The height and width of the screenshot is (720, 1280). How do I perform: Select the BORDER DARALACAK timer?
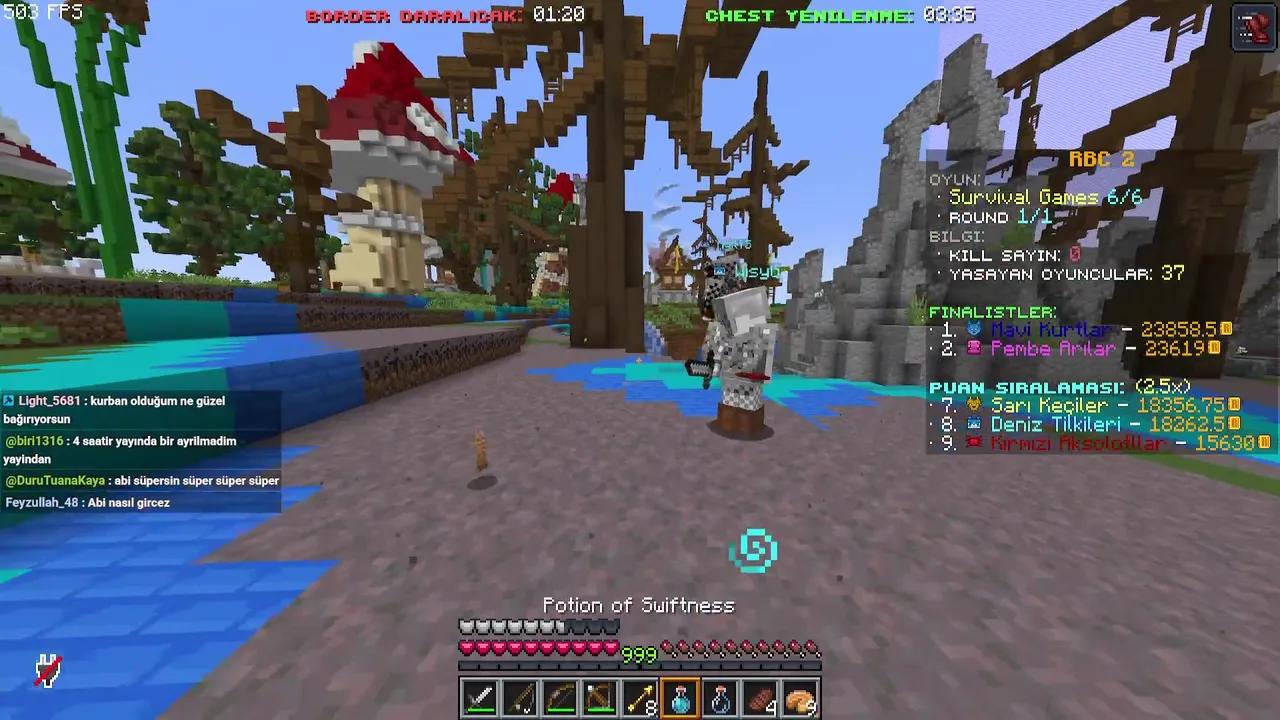point(414,16)
